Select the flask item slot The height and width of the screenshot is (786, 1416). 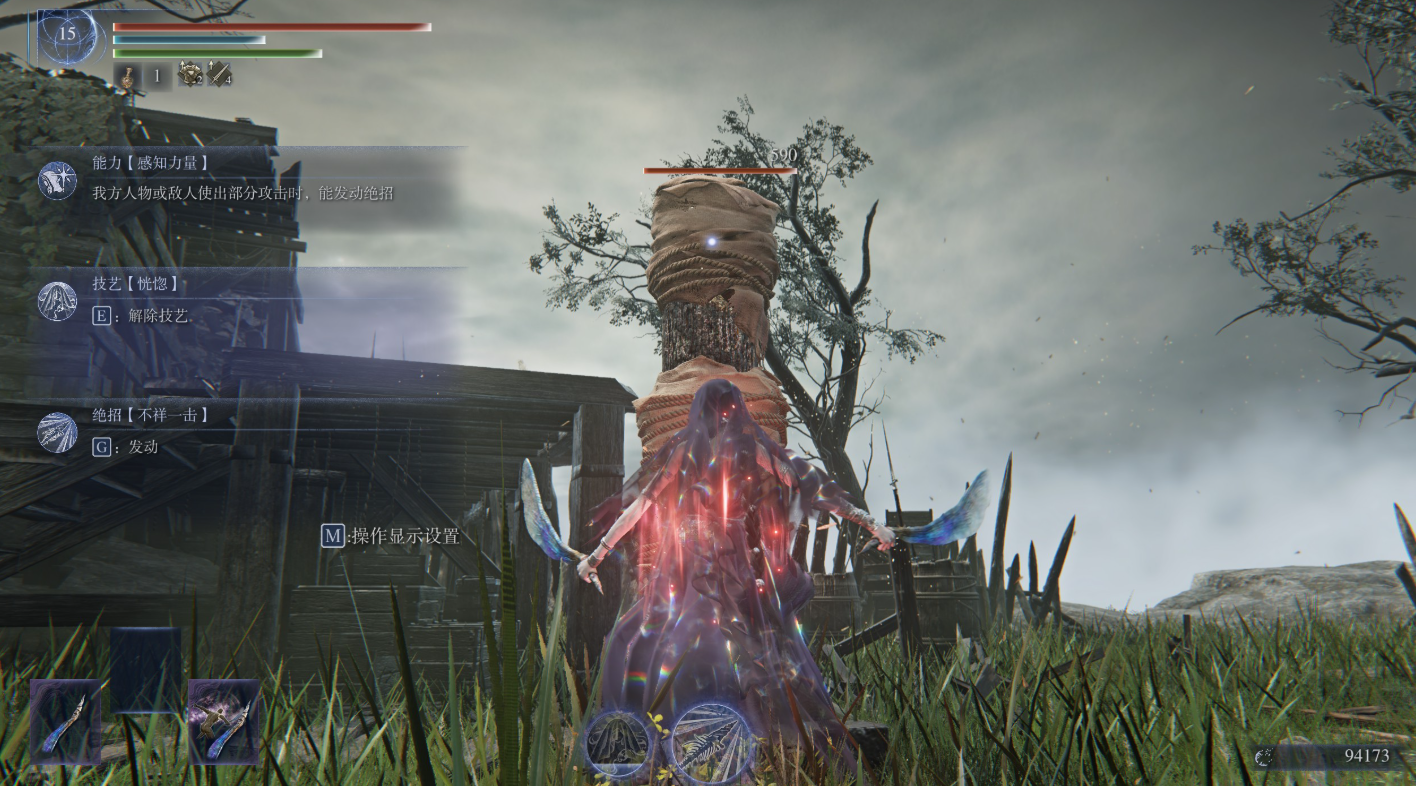click(128, 76)
